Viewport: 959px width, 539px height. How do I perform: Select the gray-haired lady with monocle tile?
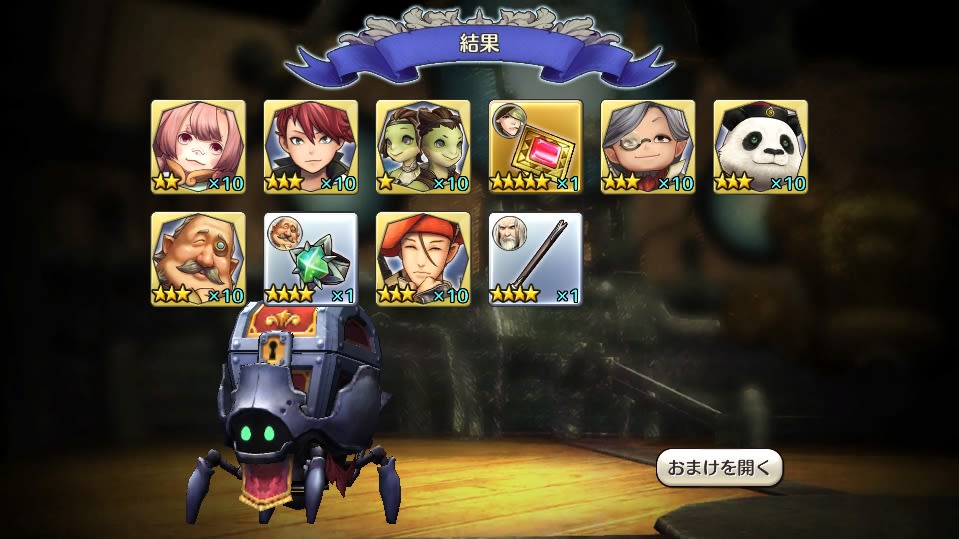[x=648, y=147]
